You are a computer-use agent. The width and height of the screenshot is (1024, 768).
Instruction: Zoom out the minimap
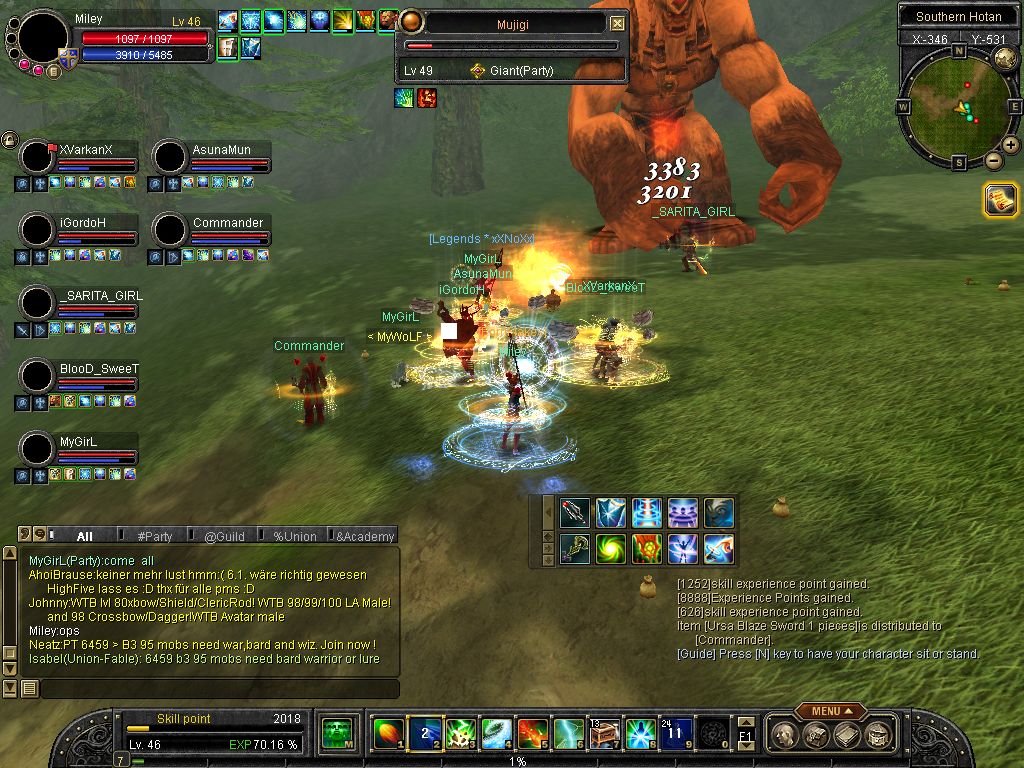point(994,160)
